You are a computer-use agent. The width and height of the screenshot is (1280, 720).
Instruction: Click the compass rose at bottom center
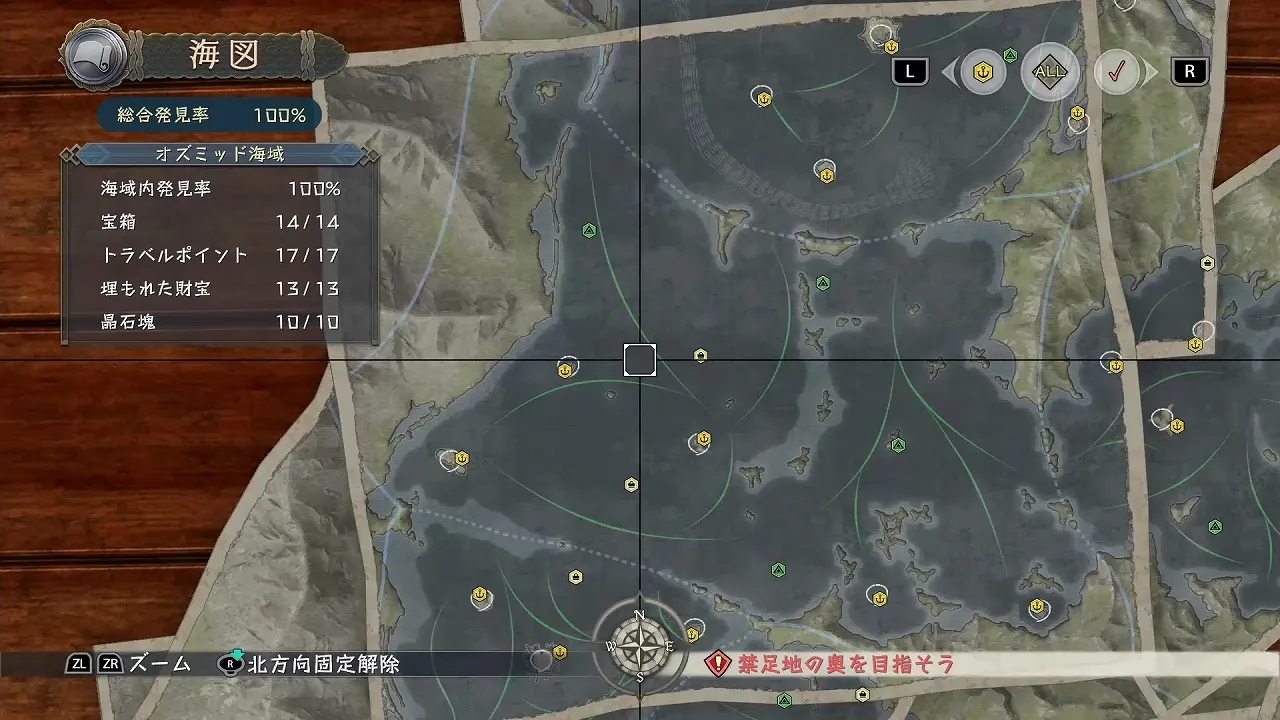(x=639, y=646)
